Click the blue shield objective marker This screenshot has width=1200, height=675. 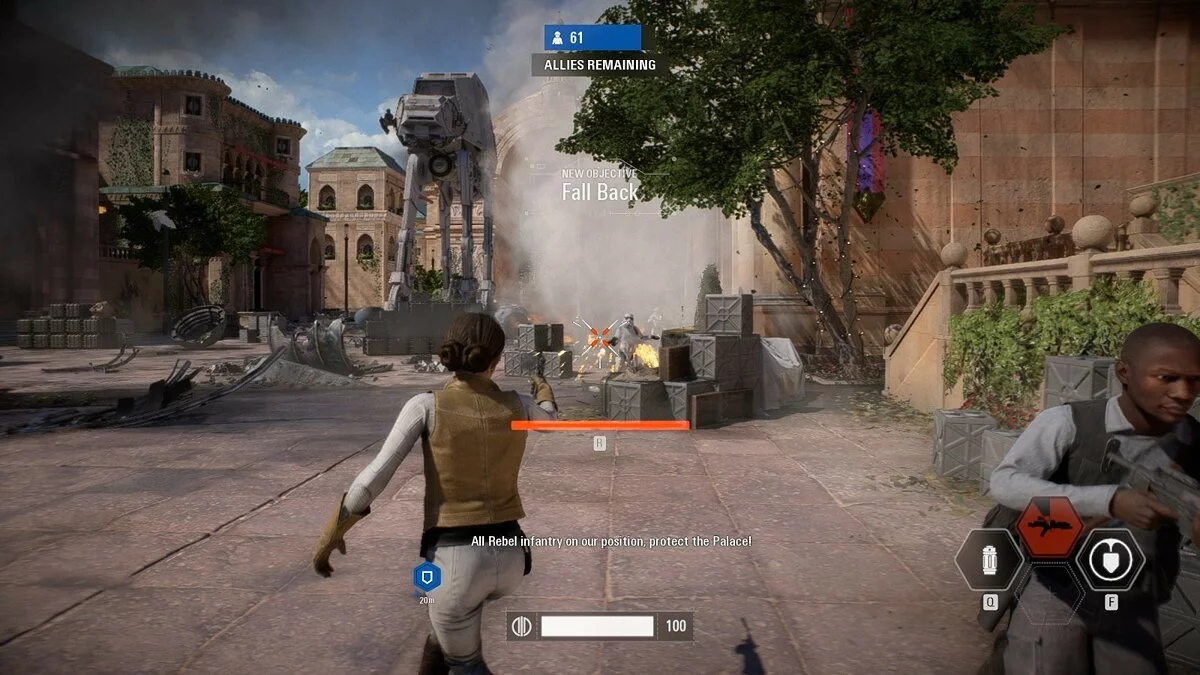coord(427,576)
